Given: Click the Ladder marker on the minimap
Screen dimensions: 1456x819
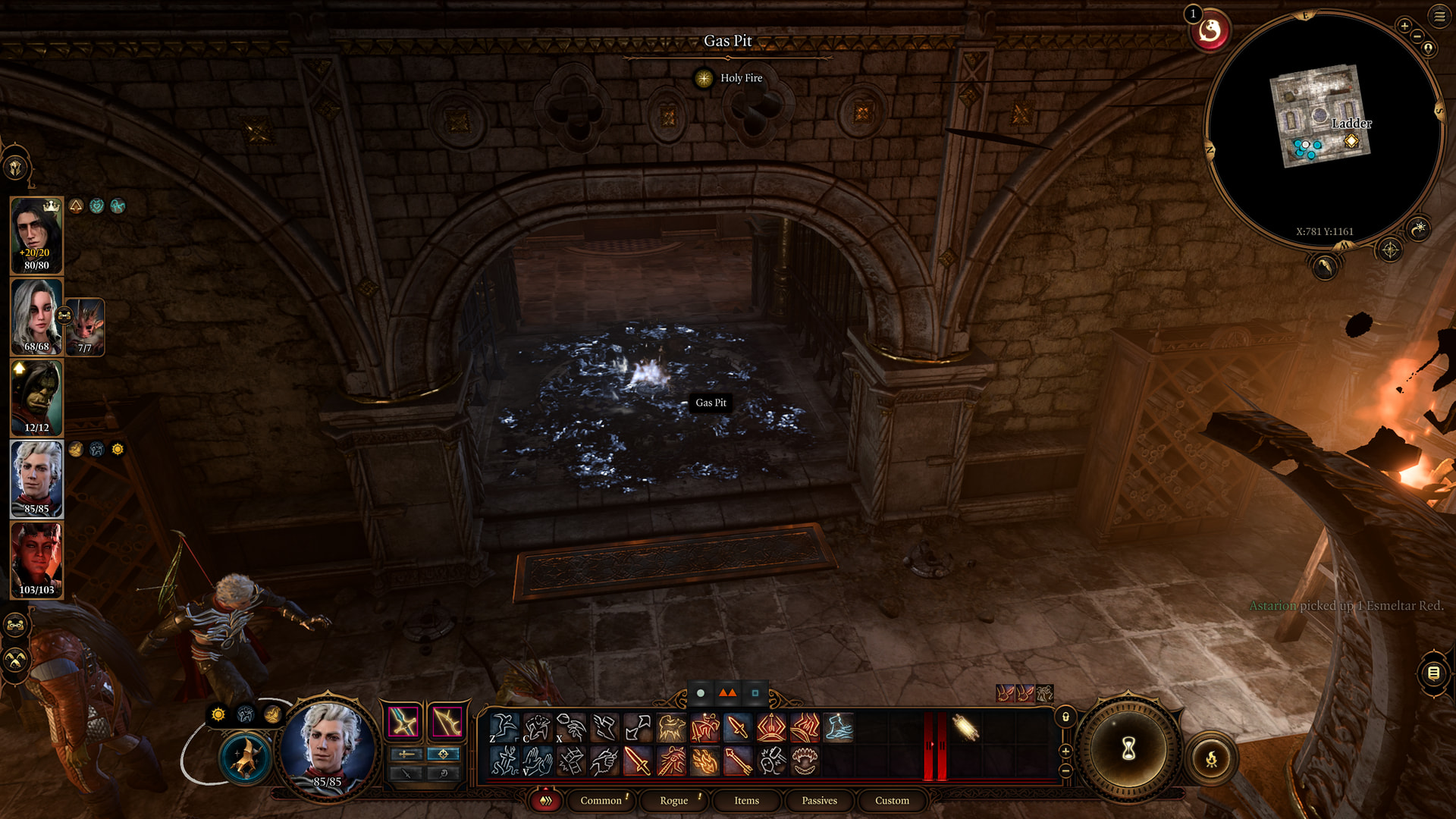Looking at the screenshot, I should [1351, 141].
